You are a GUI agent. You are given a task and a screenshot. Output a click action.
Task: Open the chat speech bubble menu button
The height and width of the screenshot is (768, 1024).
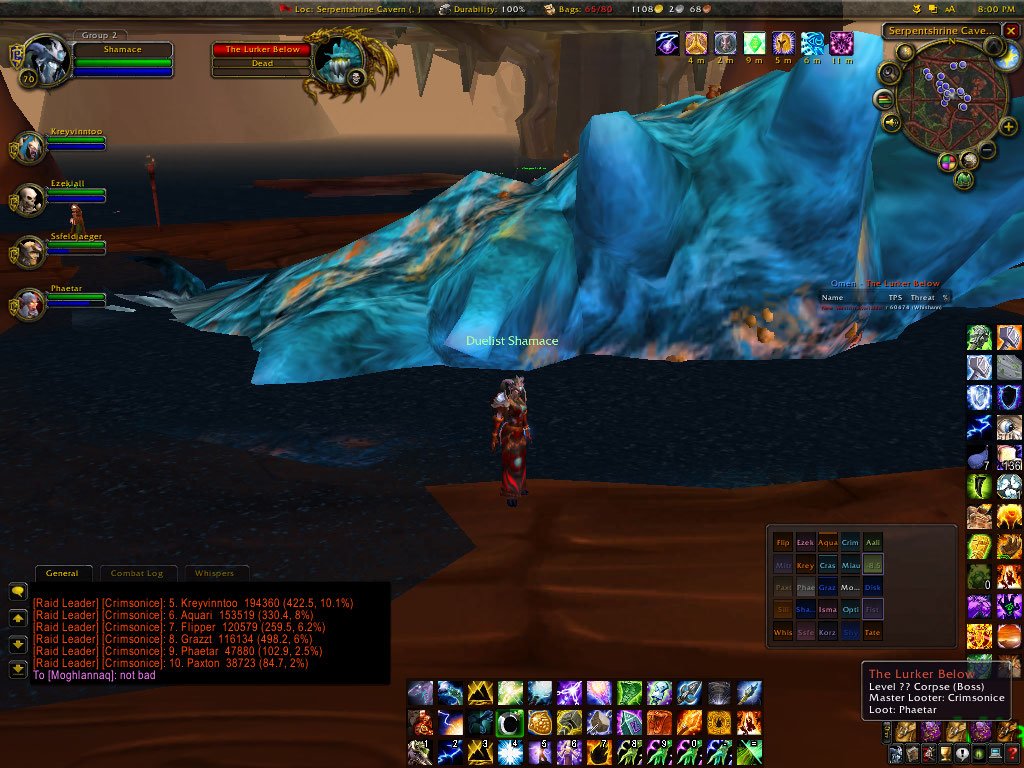coord(18,592)
